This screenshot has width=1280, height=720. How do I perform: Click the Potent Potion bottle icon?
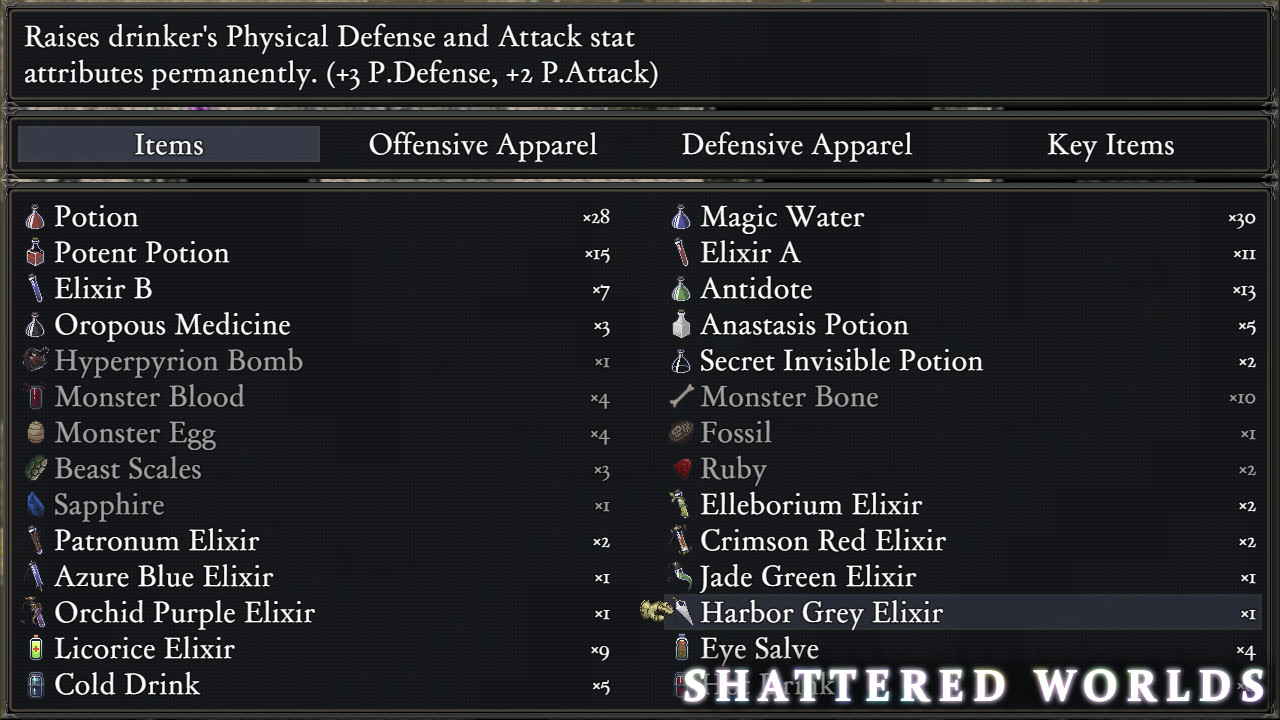pyautogui.click(x=36, y=253)
